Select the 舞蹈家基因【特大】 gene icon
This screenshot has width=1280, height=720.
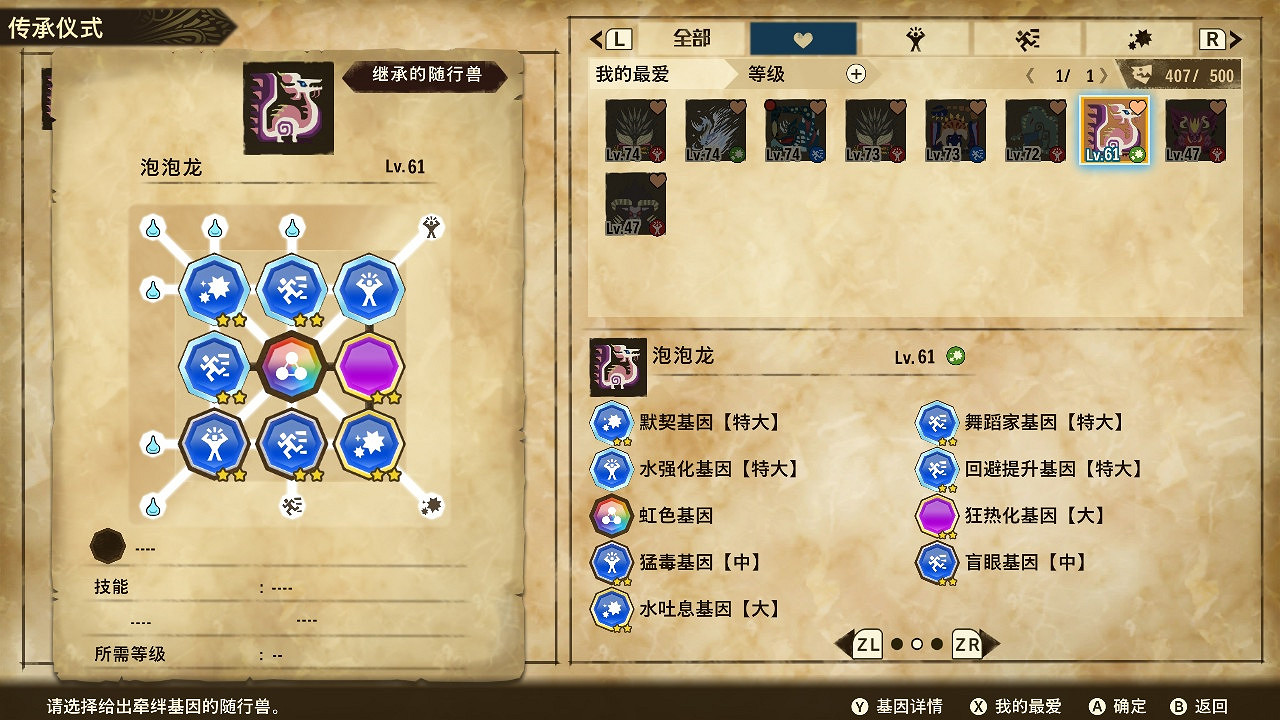click(x=936, y=421)
